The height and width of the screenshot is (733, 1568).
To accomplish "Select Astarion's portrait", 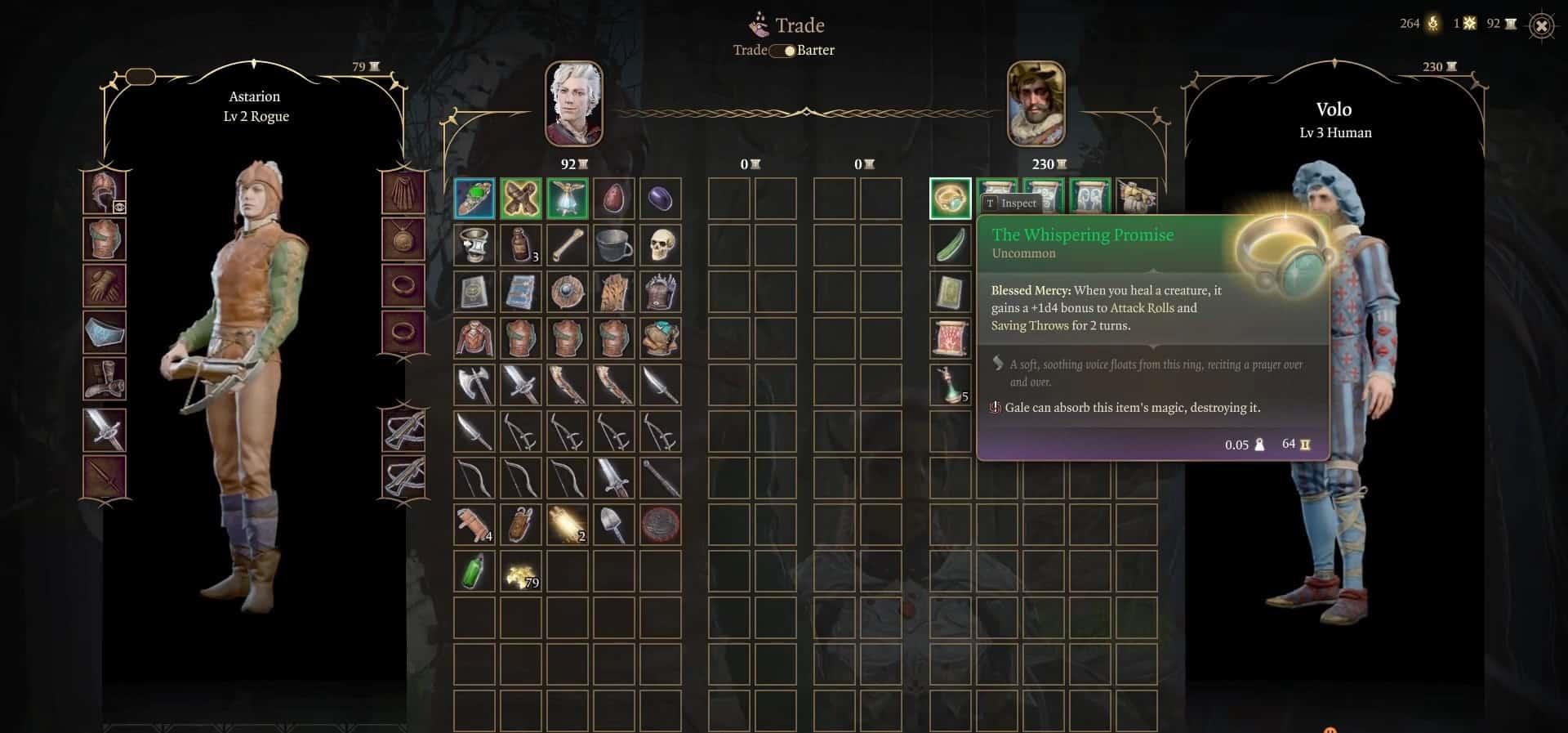I will 574,104.
